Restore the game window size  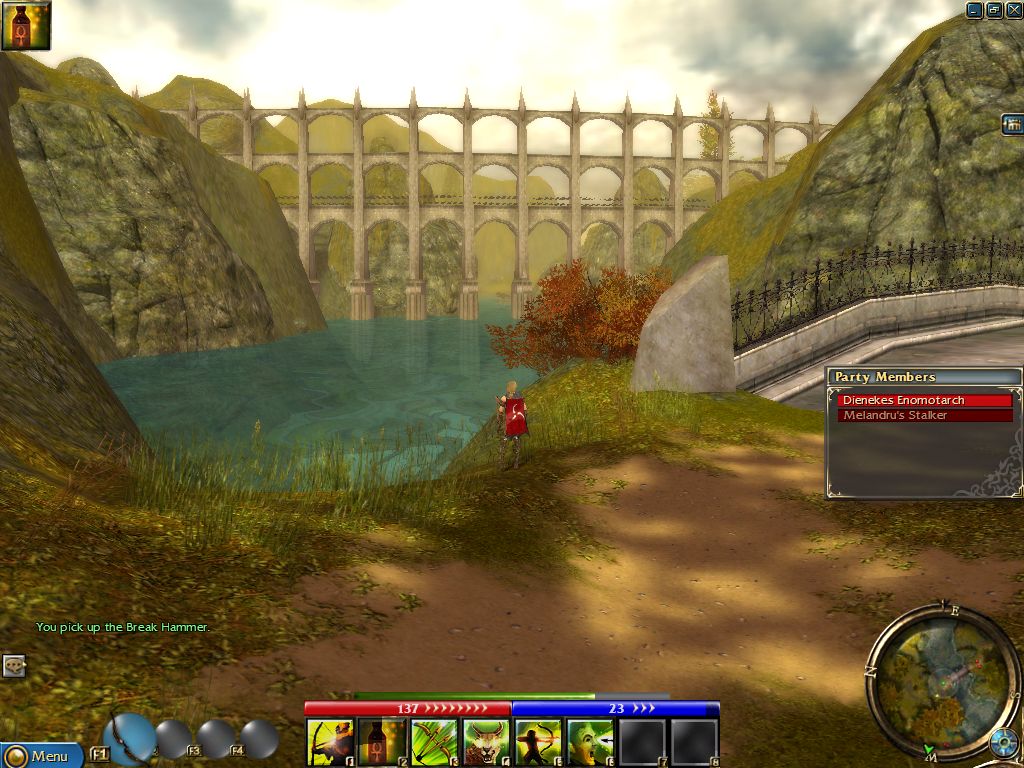tap(994, 10)
